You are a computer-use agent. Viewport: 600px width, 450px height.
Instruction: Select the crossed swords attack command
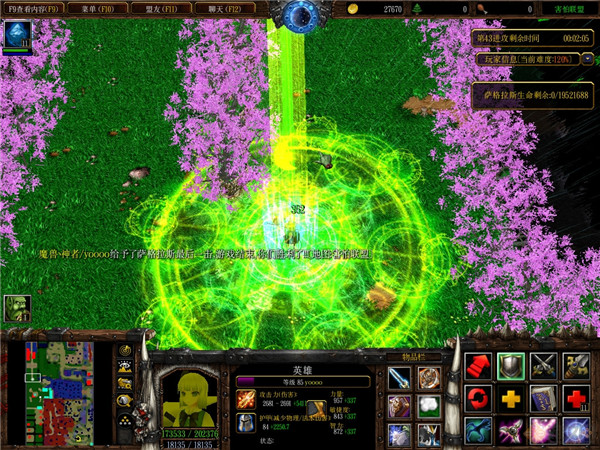(543, 366)
